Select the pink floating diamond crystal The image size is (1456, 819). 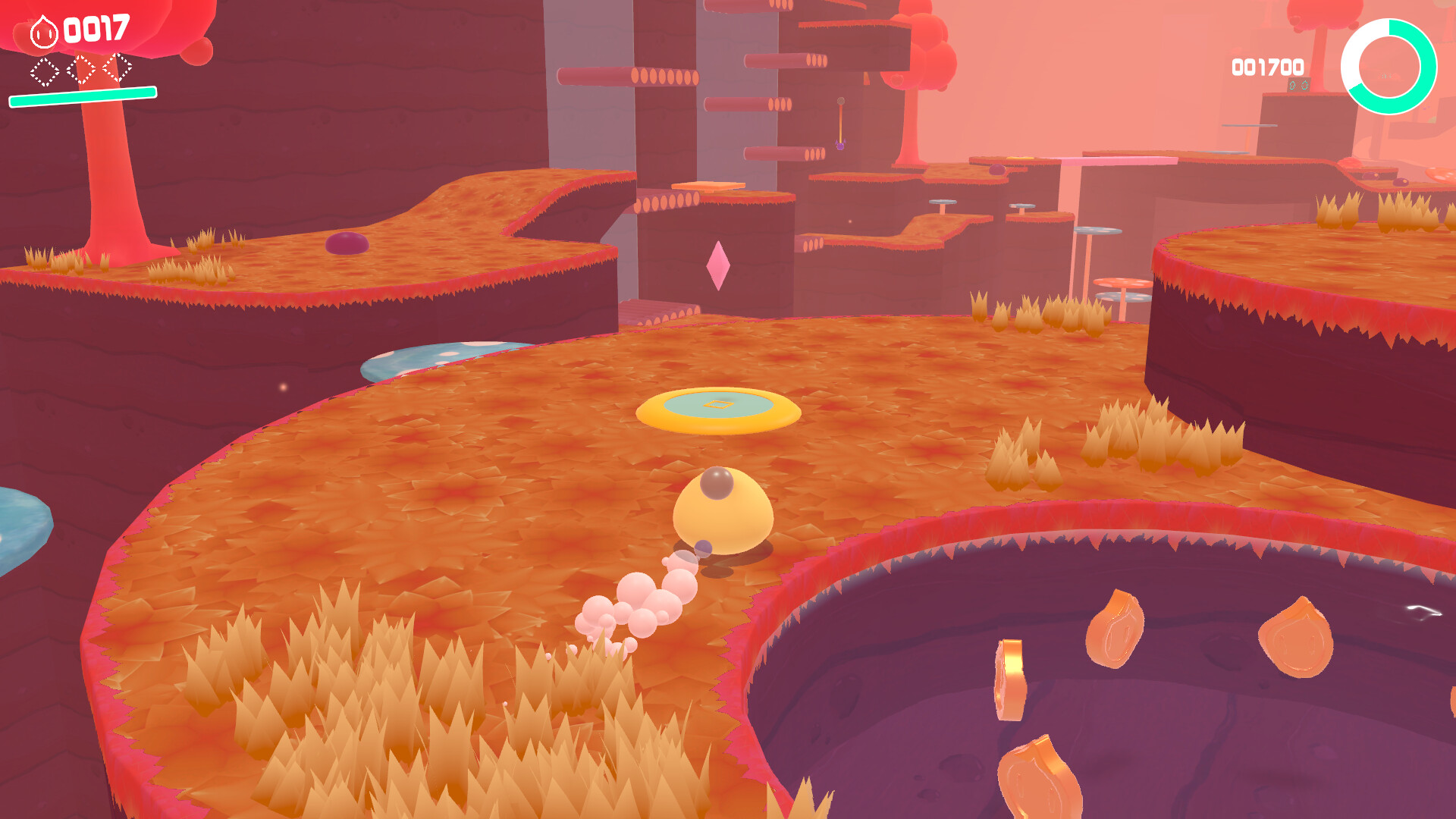tap(719, 267)
